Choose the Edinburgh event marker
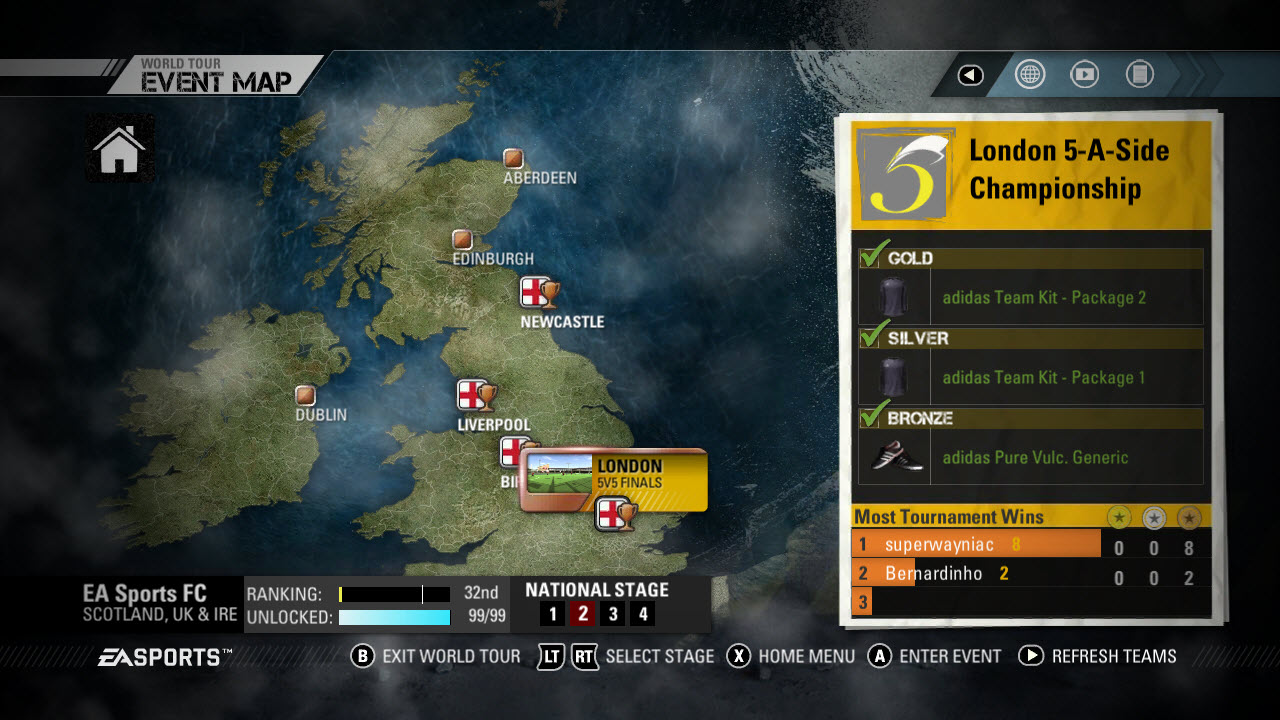Viewport: 1280px width, 720px height. [462, 240]
